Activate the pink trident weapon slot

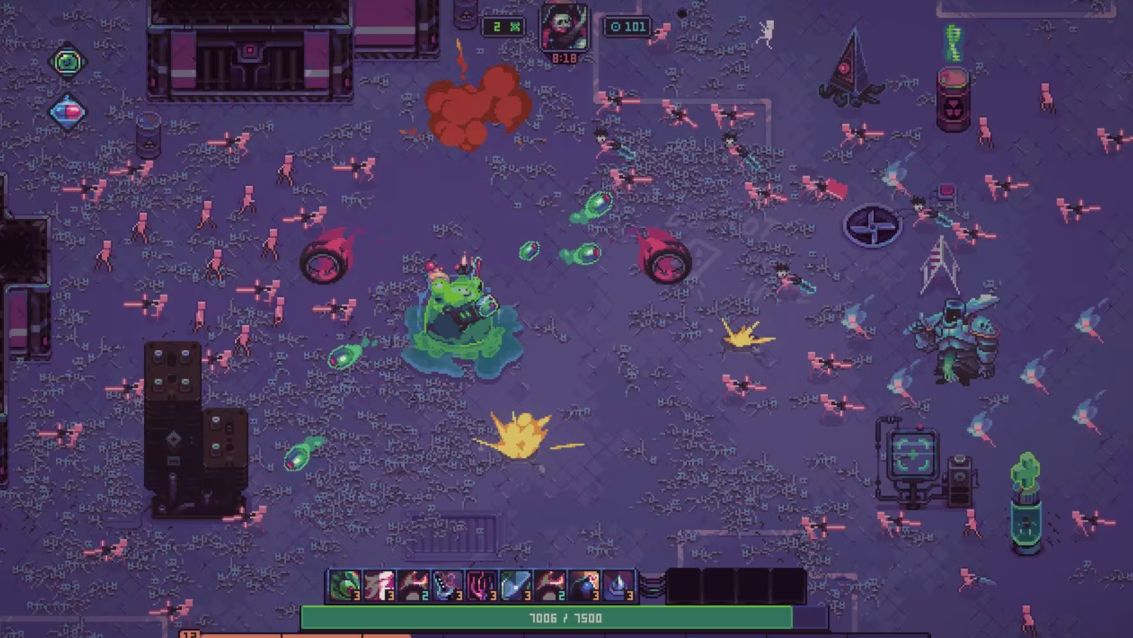tap(482, 585)
